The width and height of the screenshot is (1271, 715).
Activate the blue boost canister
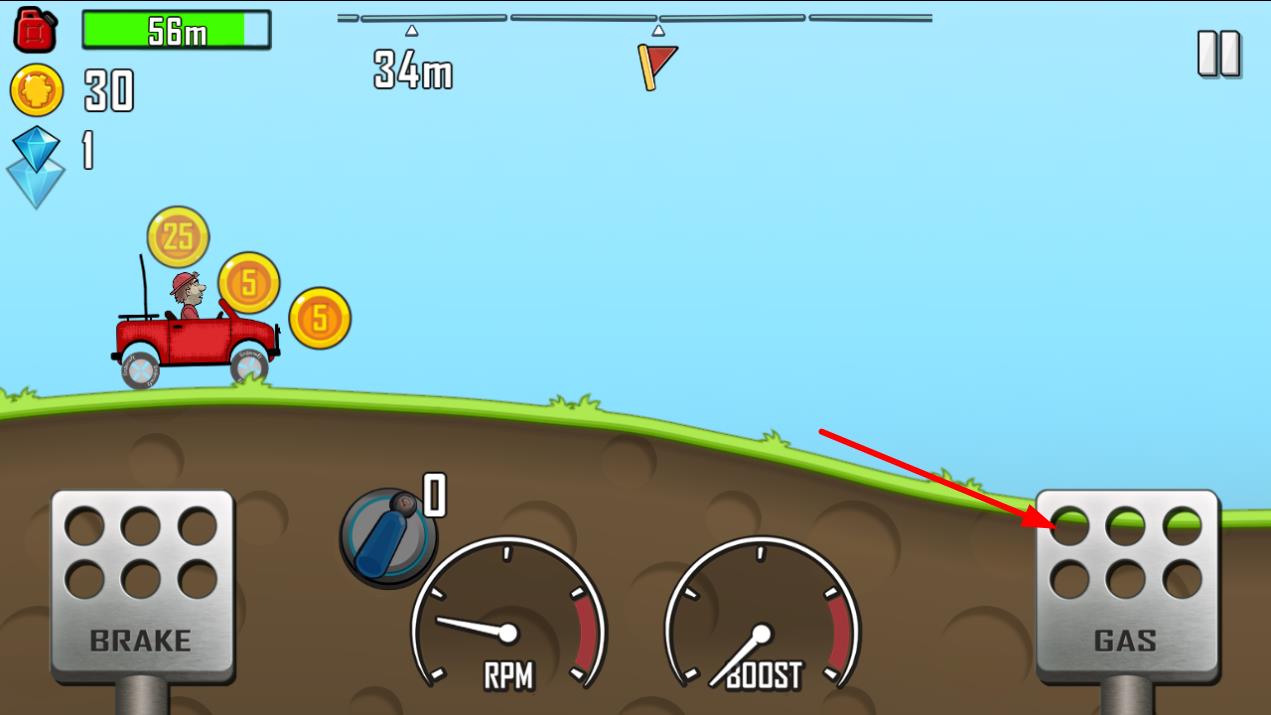click(388, 536)
